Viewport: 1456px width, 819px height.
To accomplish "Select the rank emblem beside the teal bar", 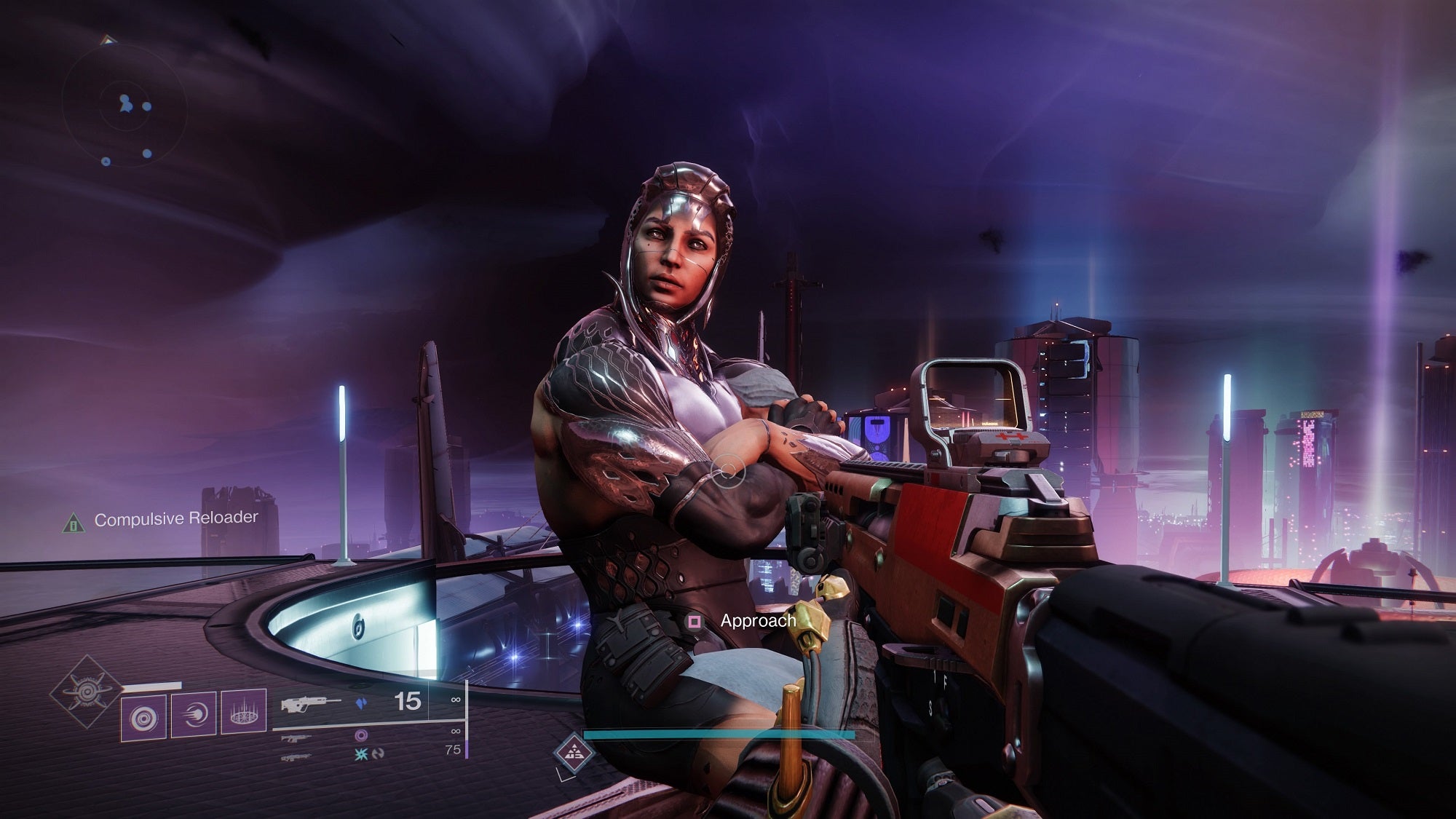I will (573, 750).
